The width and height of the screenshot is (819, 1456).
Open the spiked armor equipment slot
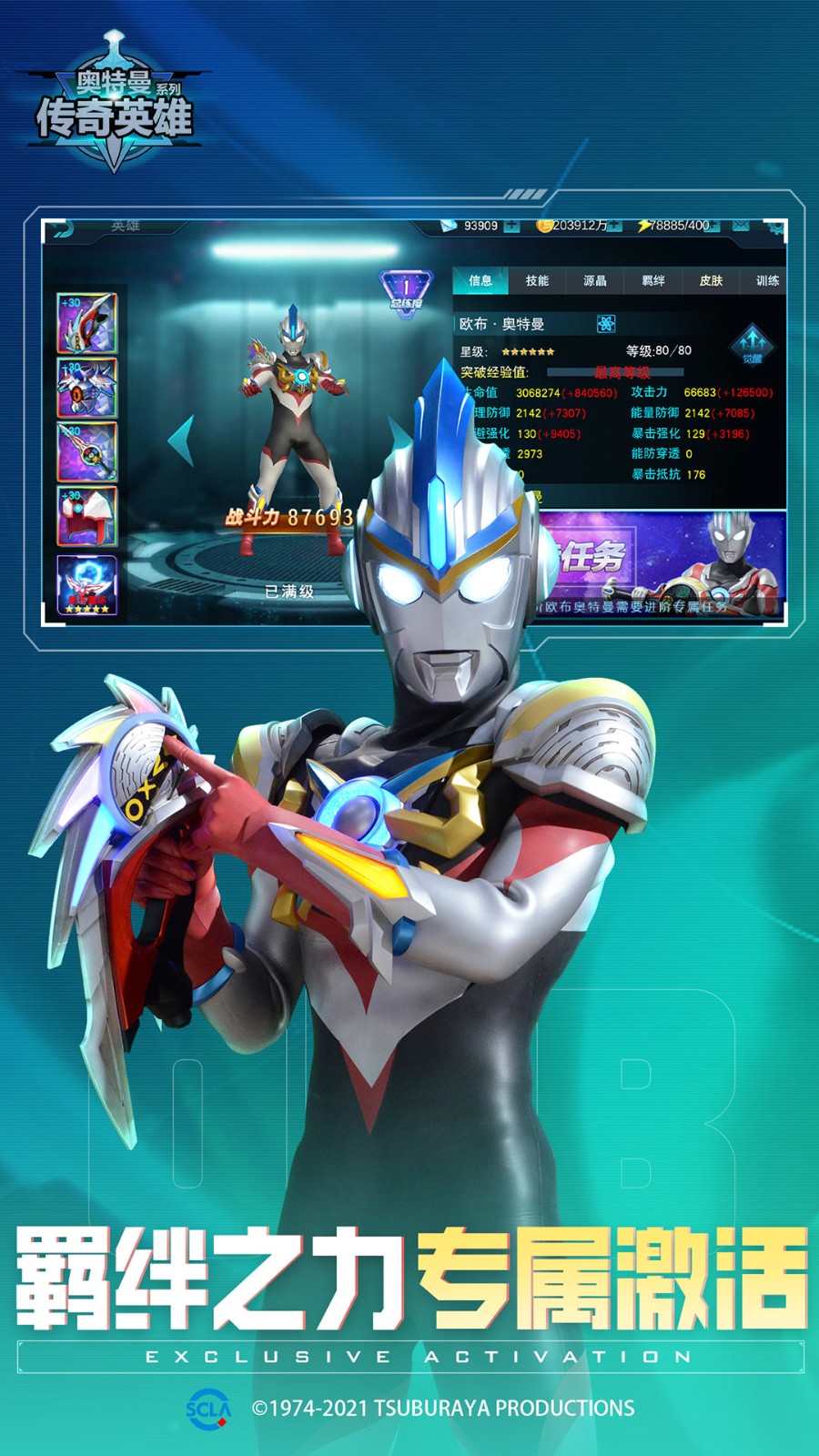(x=87, y=388)
